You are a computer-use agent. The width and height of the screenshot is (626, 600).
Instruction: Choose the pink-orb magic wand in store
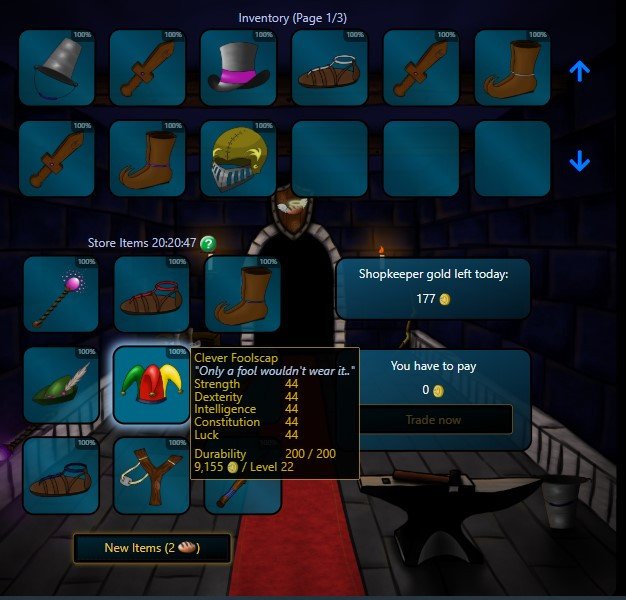[60, 295]
